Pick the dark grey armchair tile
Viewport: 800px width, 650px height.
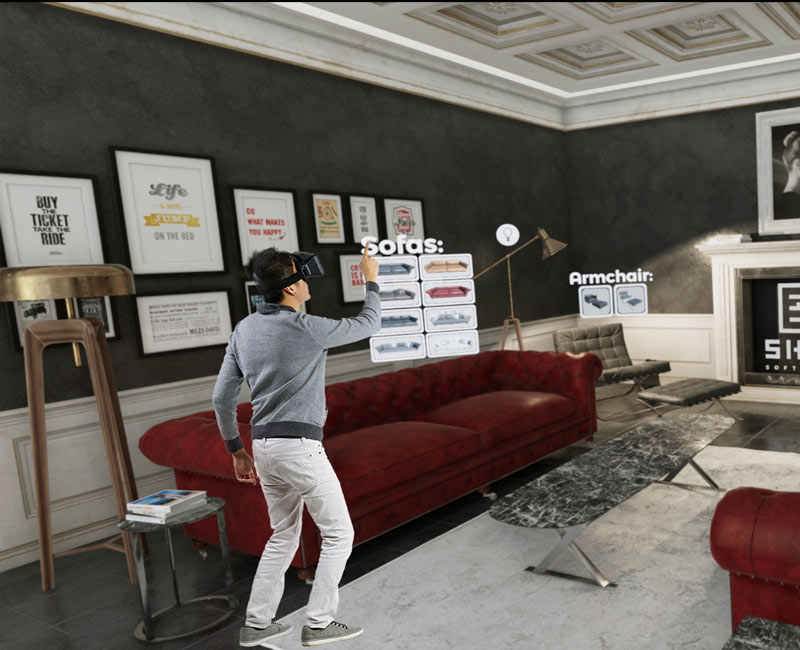(x=596, y=301)
